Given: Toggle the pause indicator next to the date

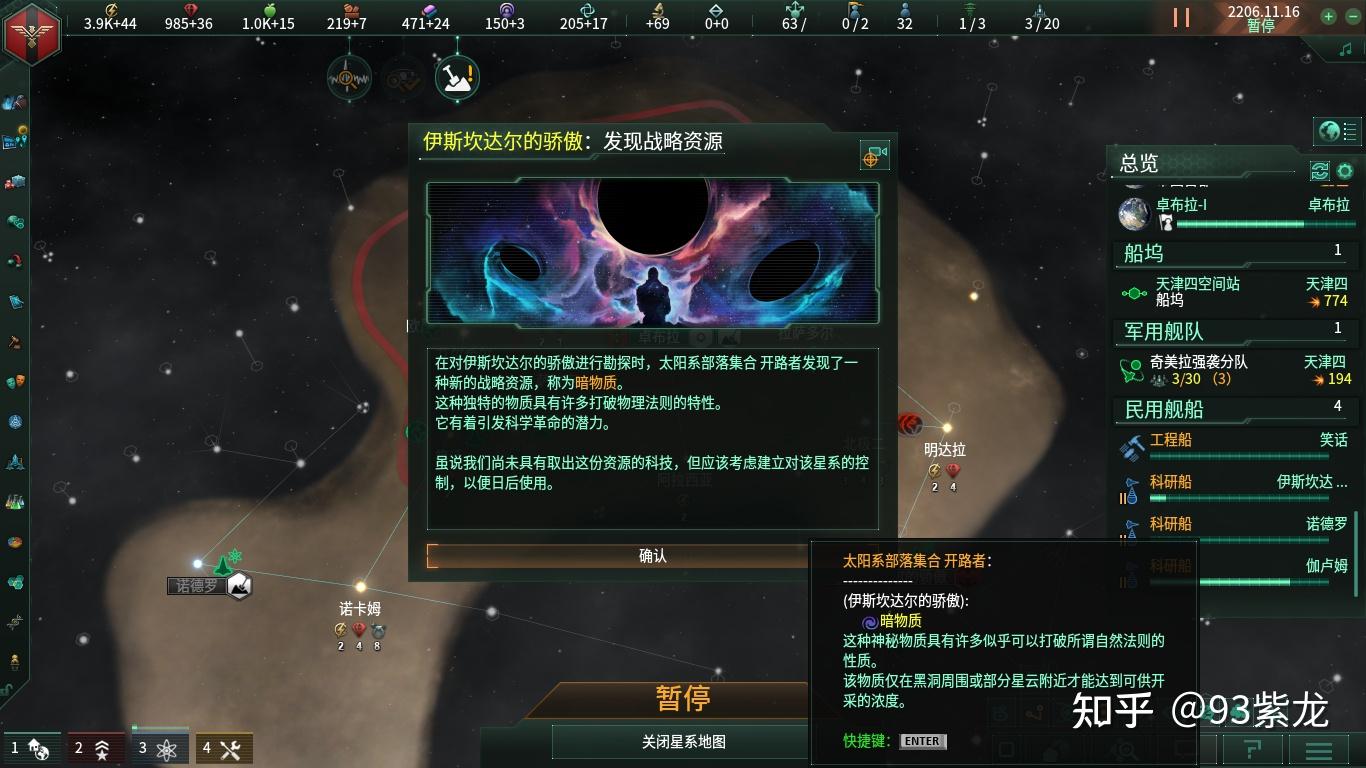Looking at the screenshot, I should click(1180, 18).
